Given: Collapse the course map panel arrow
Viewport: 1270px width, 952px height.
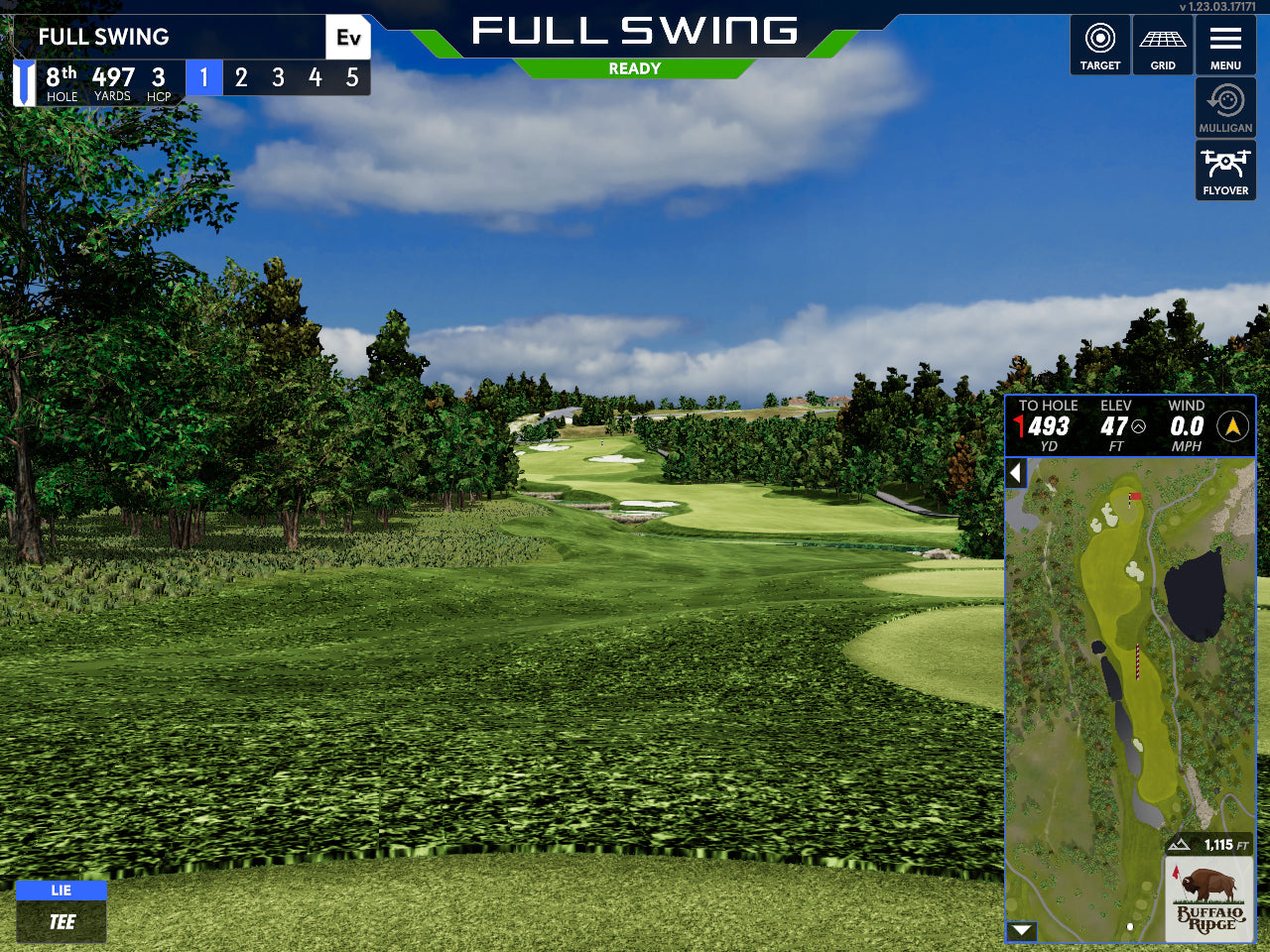Looking at the screenshot, I should click(1015, 473).
